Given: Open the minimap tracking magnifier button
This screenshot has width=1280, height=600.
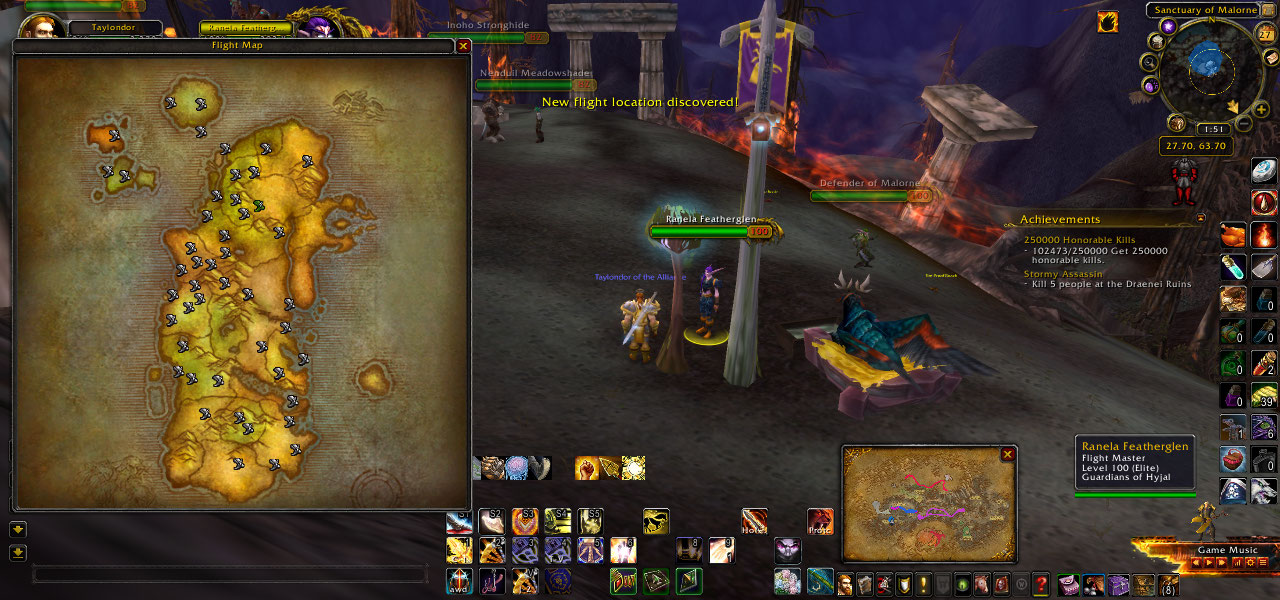Looking at the screenshot, I should pos(1149,62).
